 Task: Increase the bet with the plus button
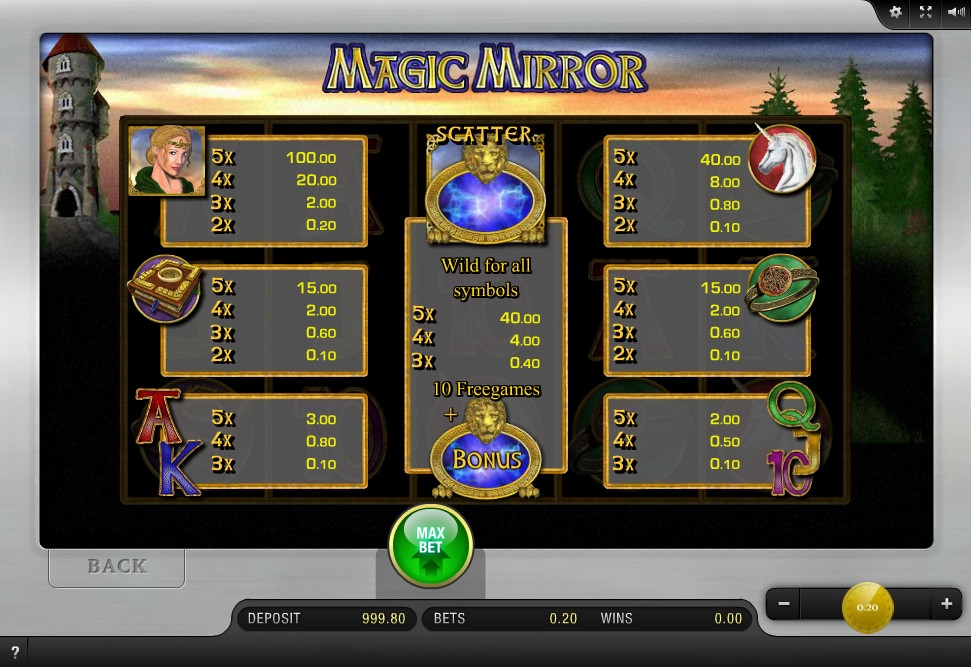pyautogui.click(x=946, y=604)
